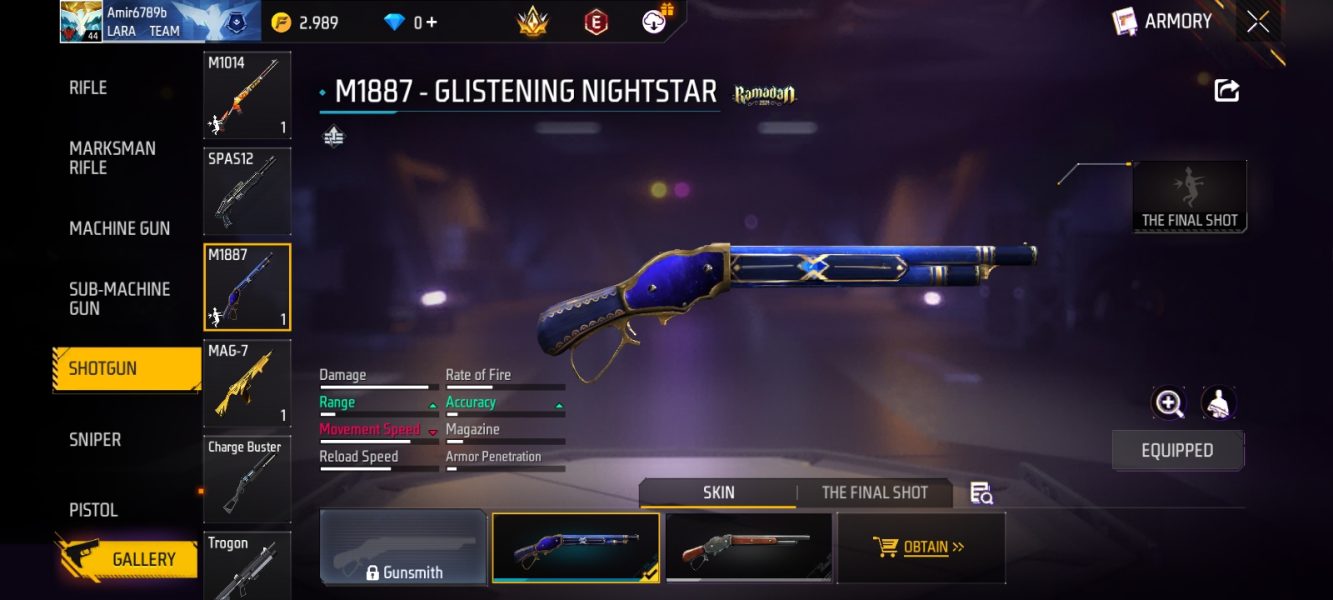
Task: Select the Pistol category
Action: pyautogui.click(x=93, y=509)
